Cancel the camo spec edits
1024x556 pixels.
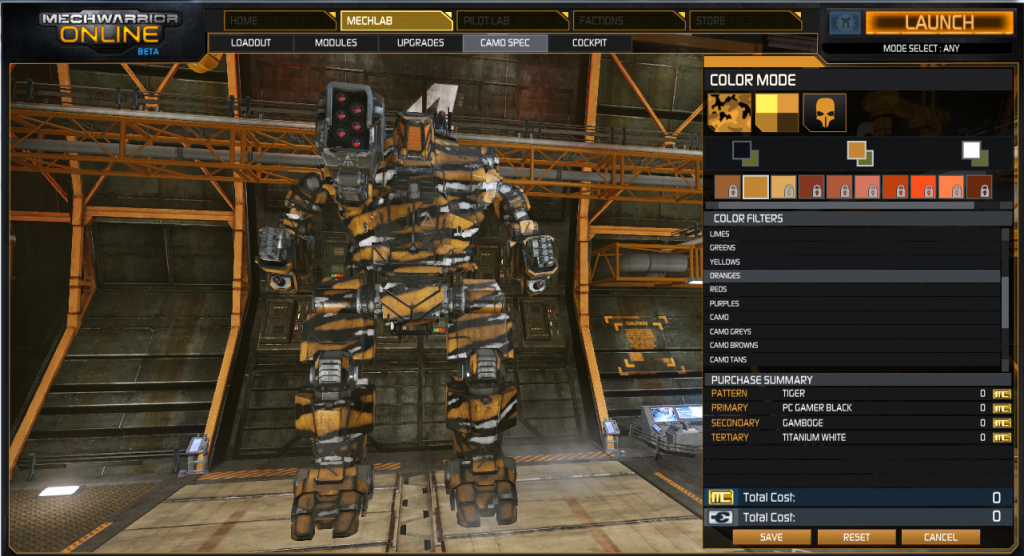click(x=940, y=537)
